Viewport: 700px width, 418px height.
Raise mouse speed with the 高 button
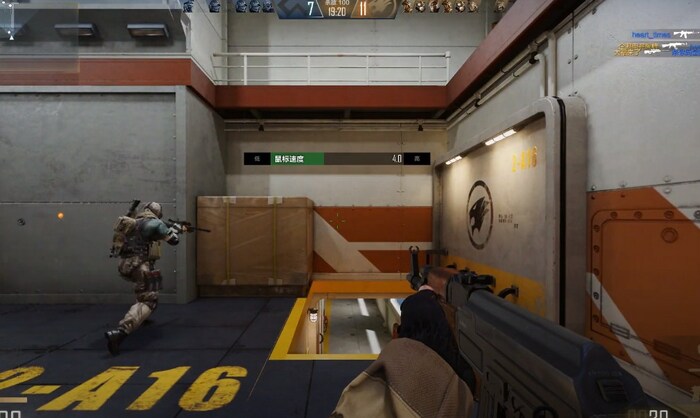point(418,159)
